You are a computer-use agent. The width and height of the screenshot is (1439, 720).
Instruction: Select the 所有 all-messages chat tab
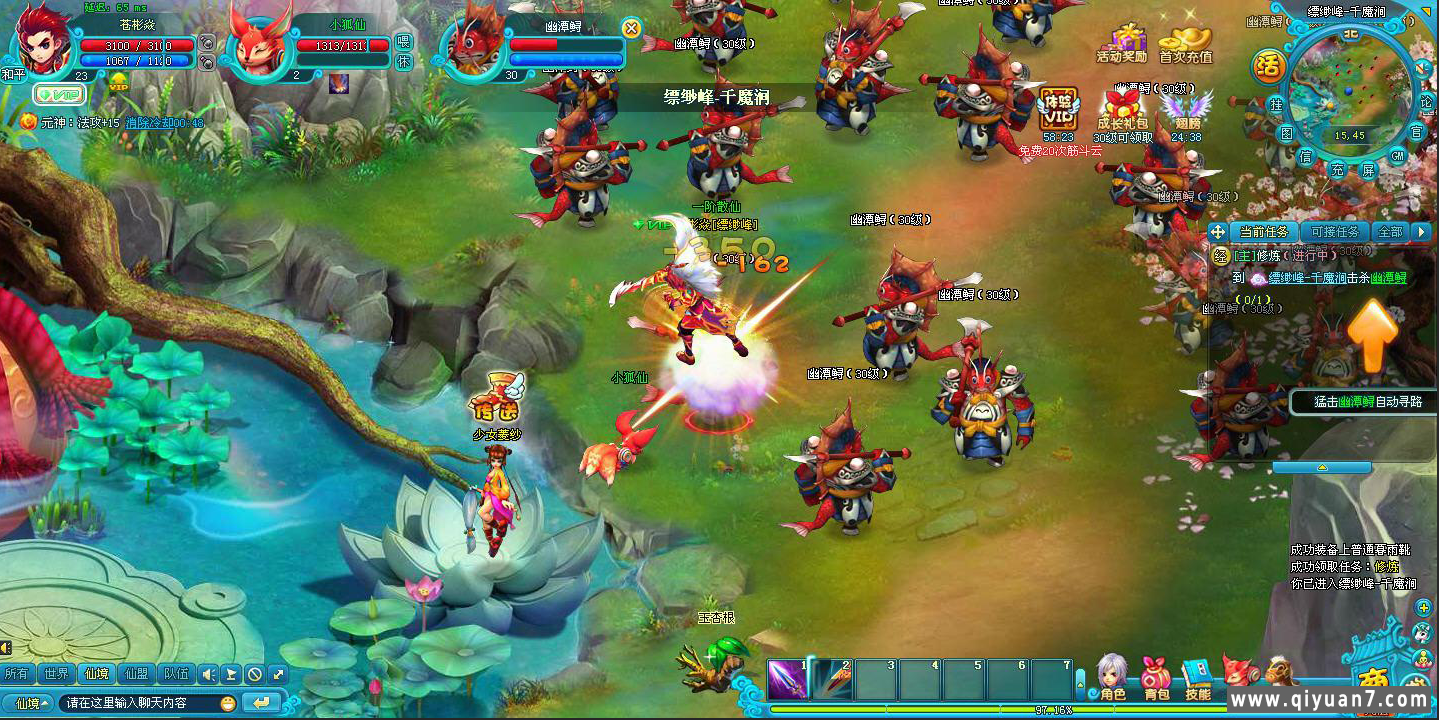[x=17, y=674]
